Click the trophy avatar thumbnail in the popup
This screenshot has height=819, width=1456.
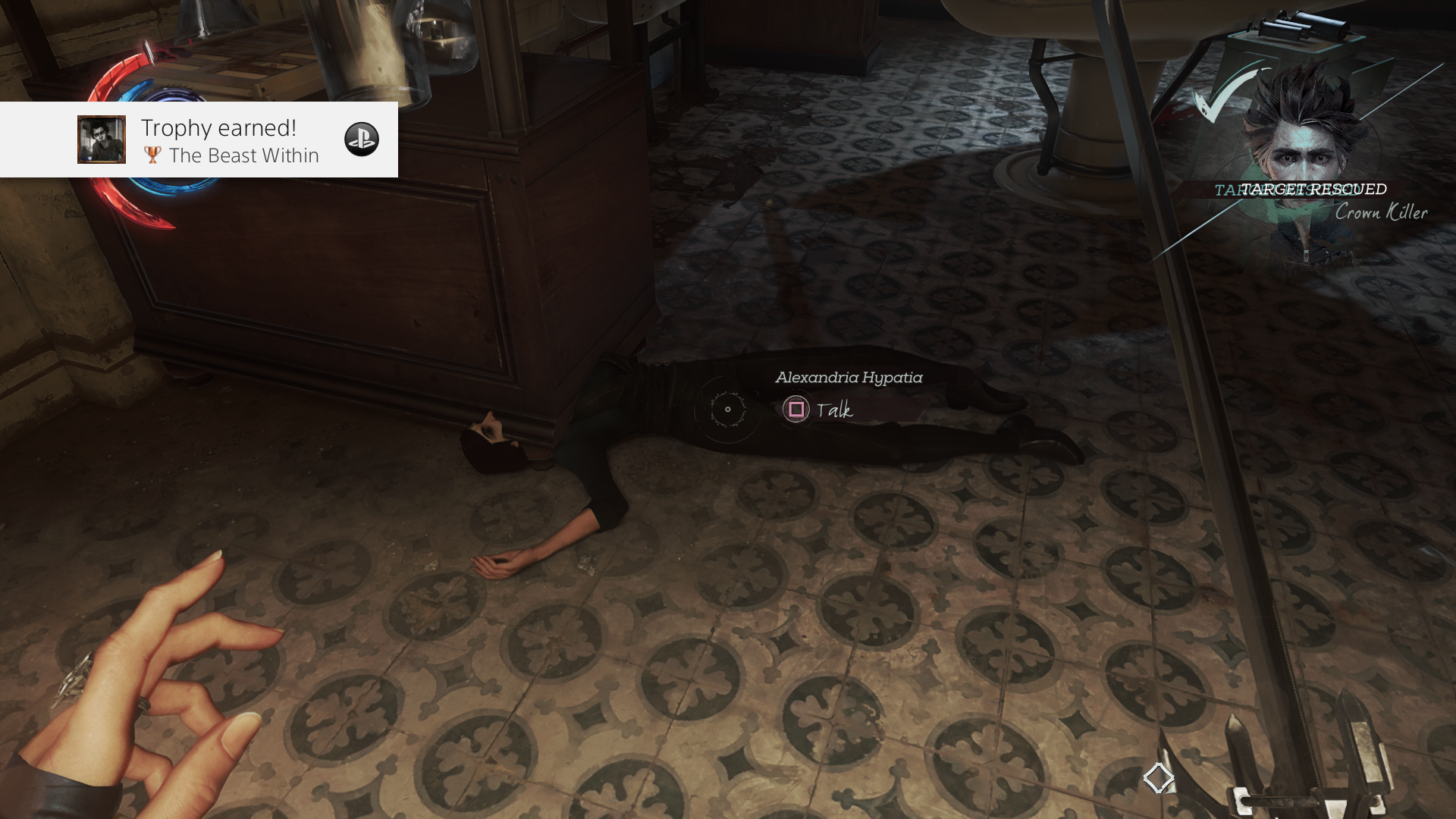tap(101, 140)
